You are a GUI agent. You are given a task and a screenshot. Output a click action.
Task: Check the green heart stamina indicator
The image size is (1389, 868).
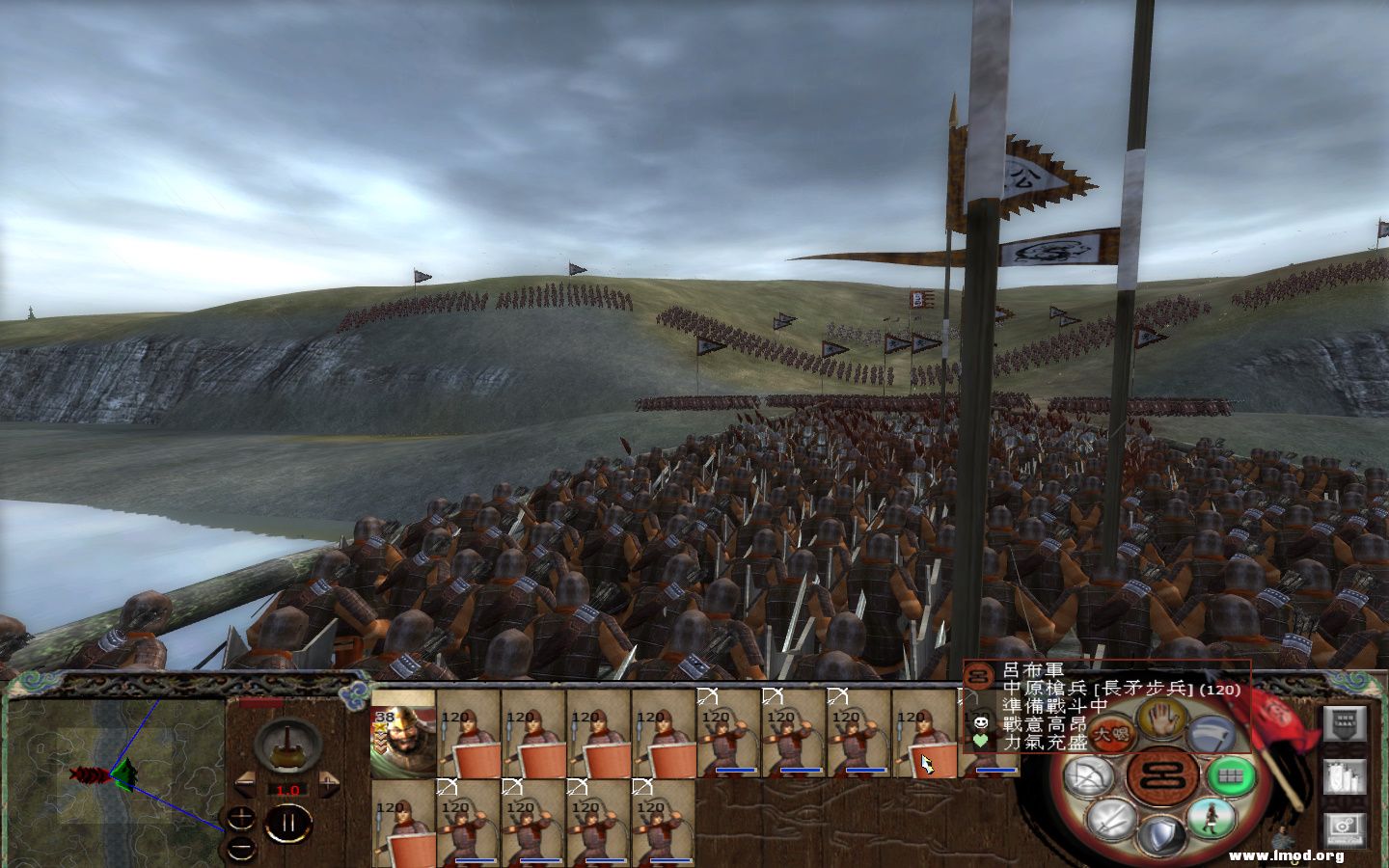point(980,743)
